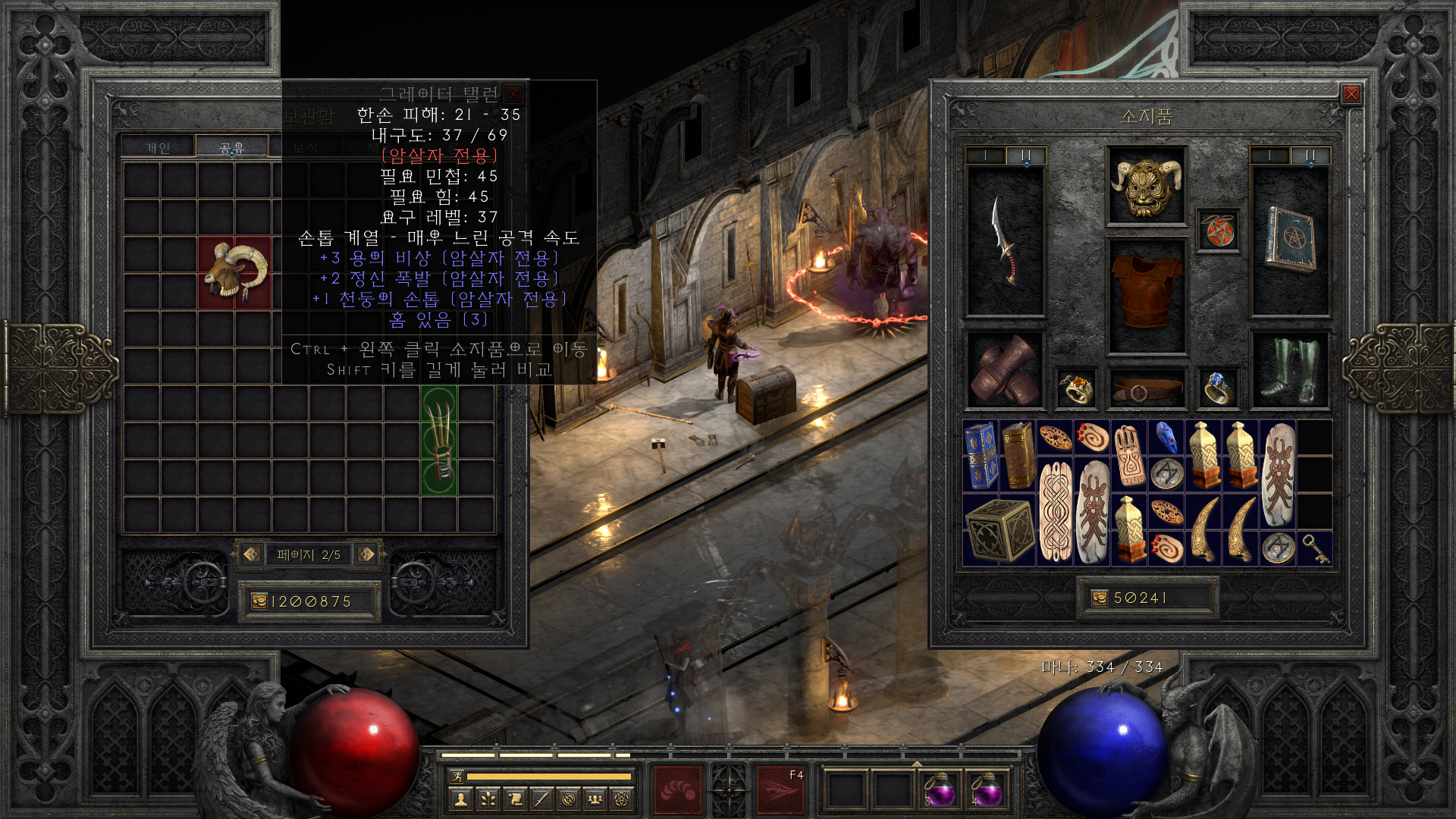The height and width of the screenshot is (819, 1456).
Task: Go to the previous stash page
Action: click(251, 554)
